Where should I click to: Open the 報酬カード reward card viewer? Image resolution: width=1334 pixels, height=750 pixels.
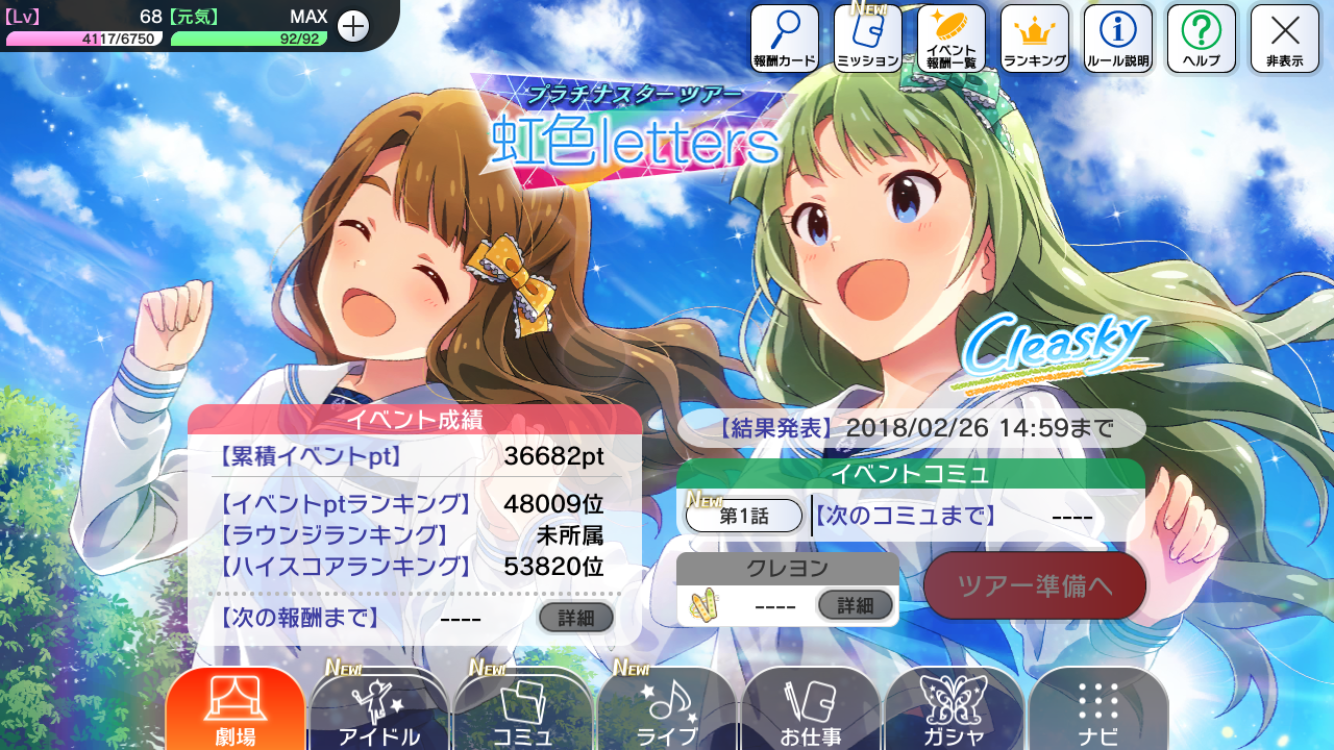[785, 39]
